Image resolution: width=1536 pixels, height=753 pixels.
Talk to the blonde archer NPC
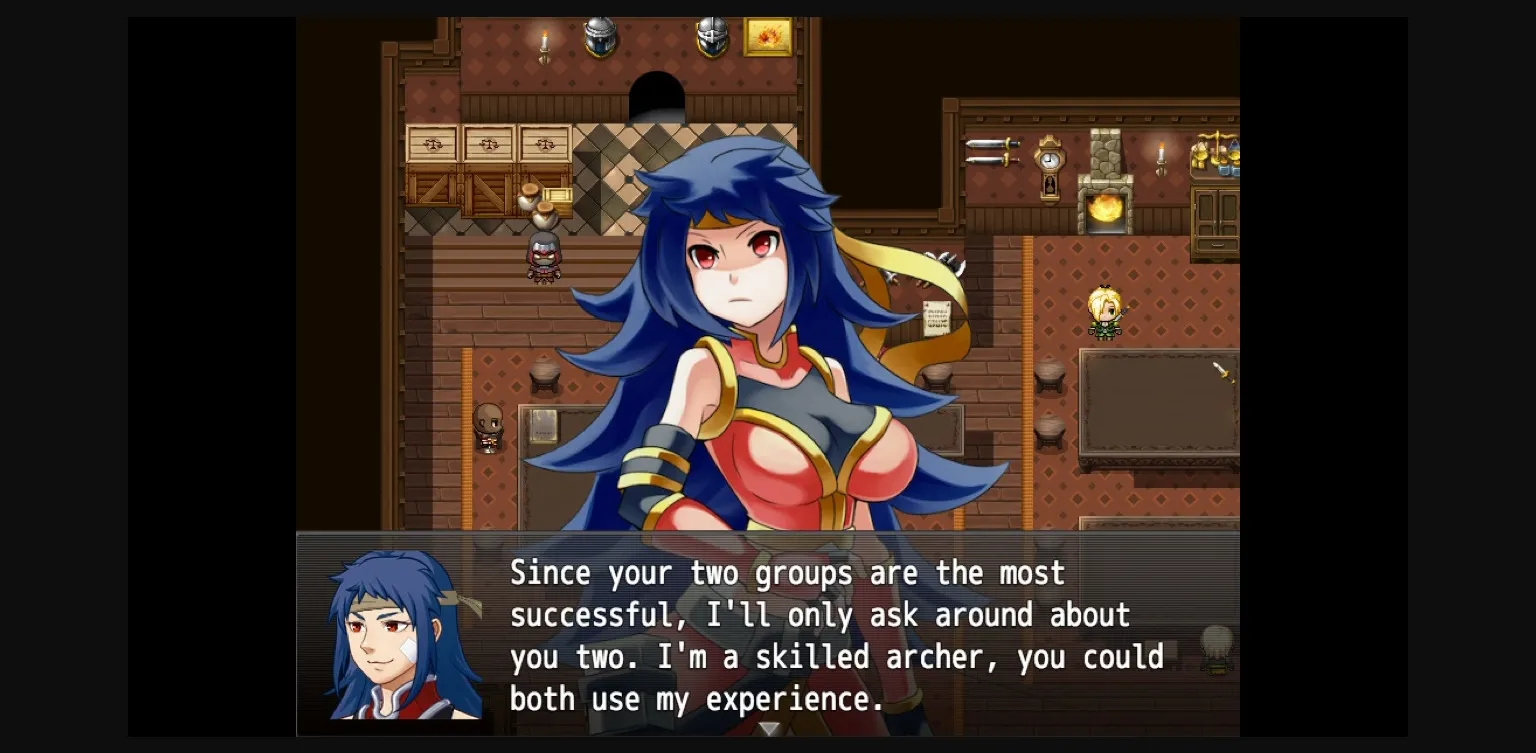1105,315
